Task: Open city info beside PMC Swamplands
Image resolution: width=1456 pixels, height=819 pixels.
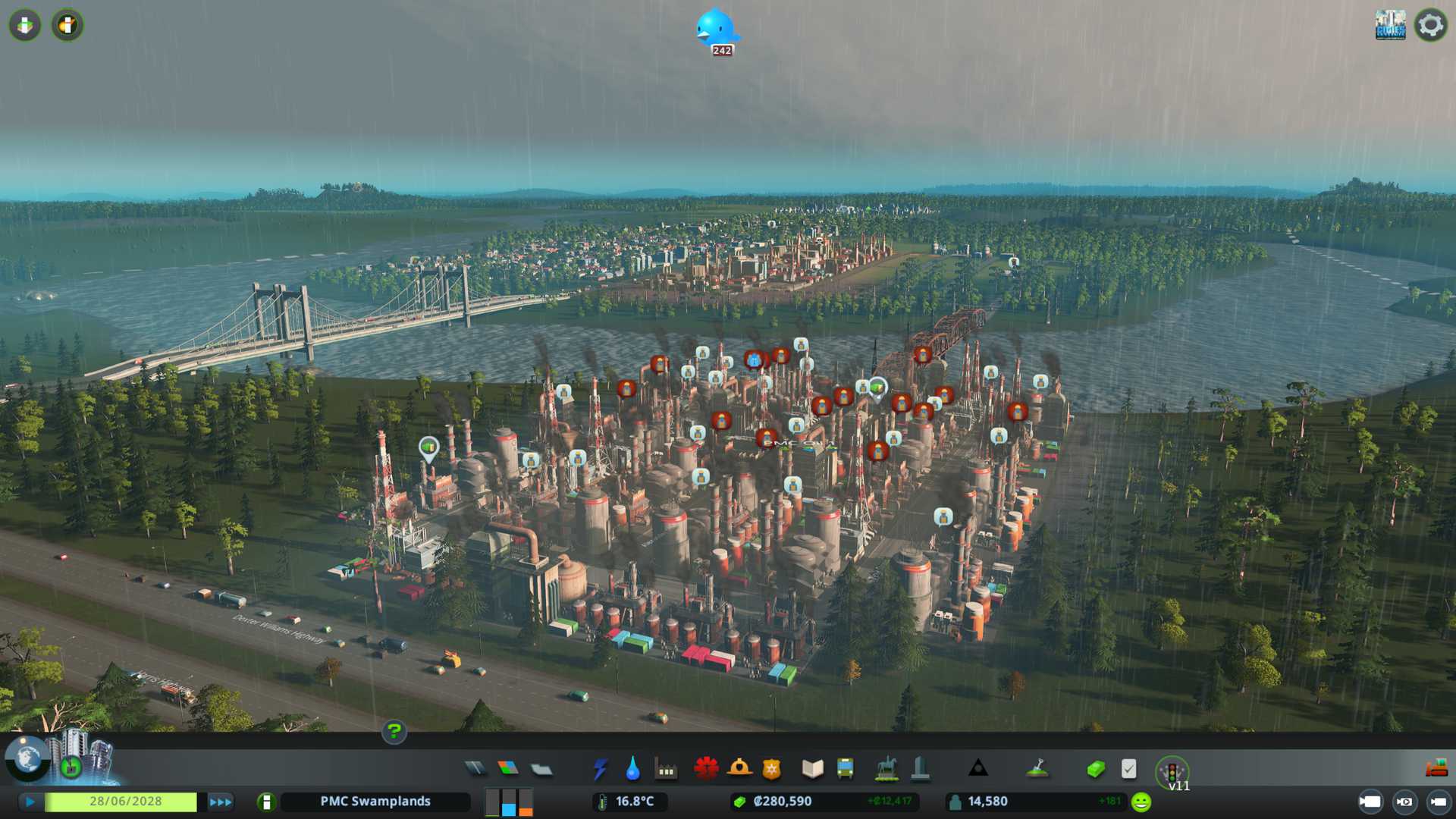Action: tap(266, 802)
